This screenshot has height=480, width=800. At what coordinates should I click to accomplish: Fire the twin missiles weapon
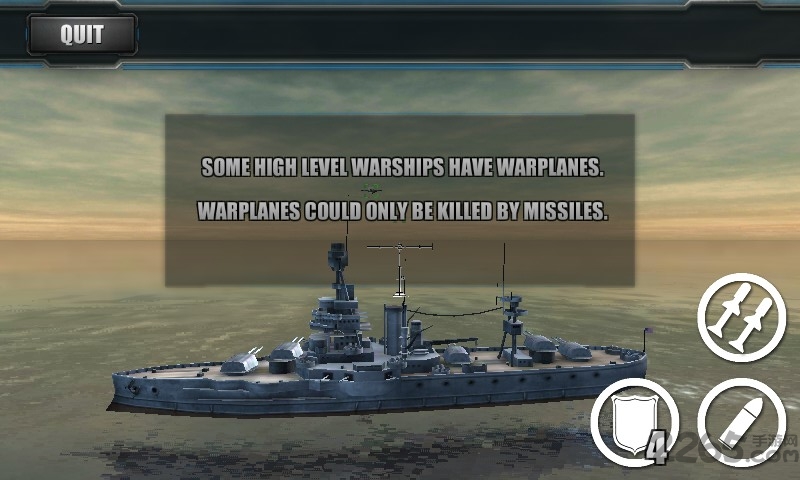[x=741, y=317]
